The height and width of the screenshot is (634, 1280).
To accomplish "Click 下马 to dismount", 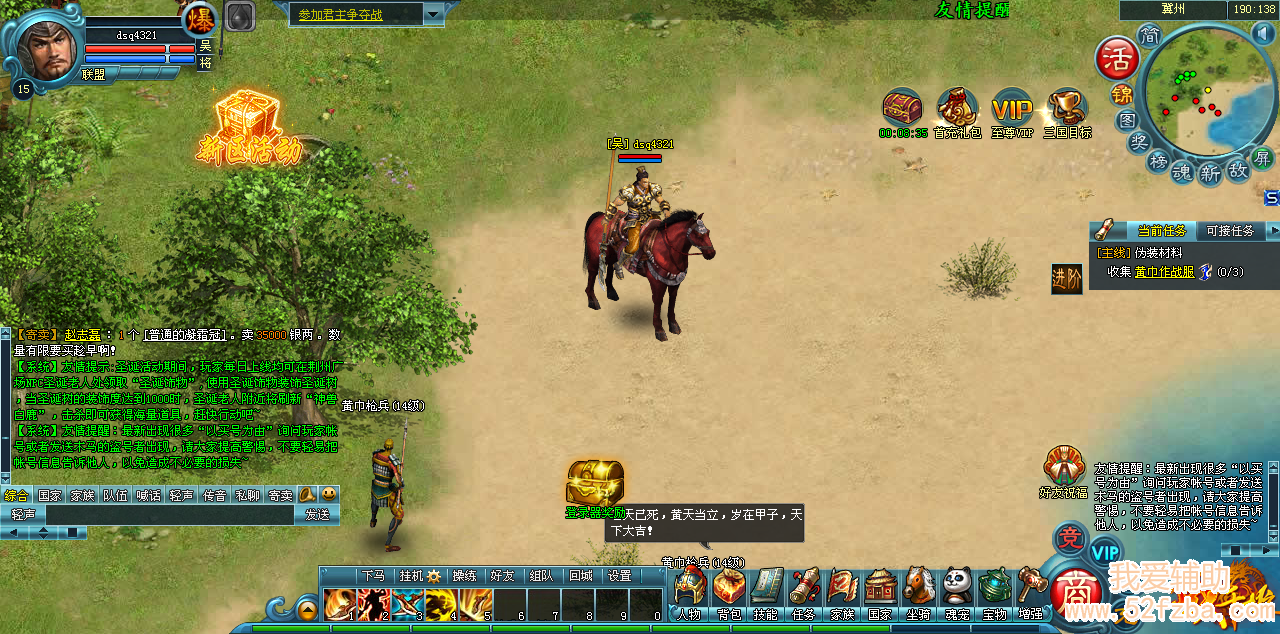I will [x=373, y=576].
